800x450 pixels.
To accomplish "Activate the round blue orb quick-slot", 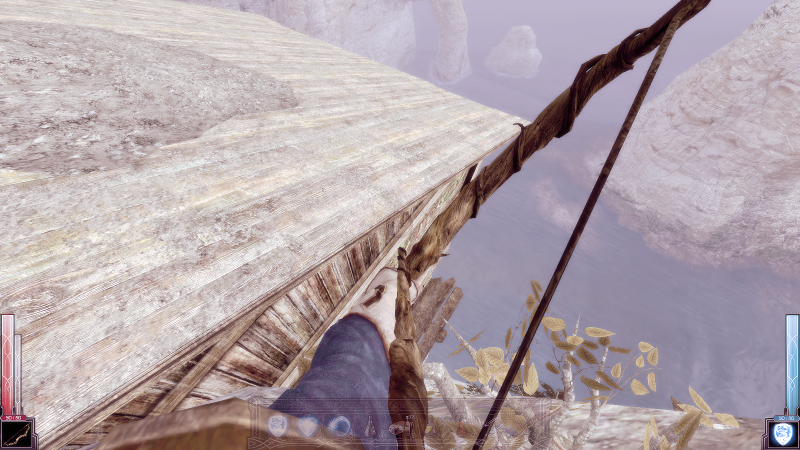I will [340, 426].
